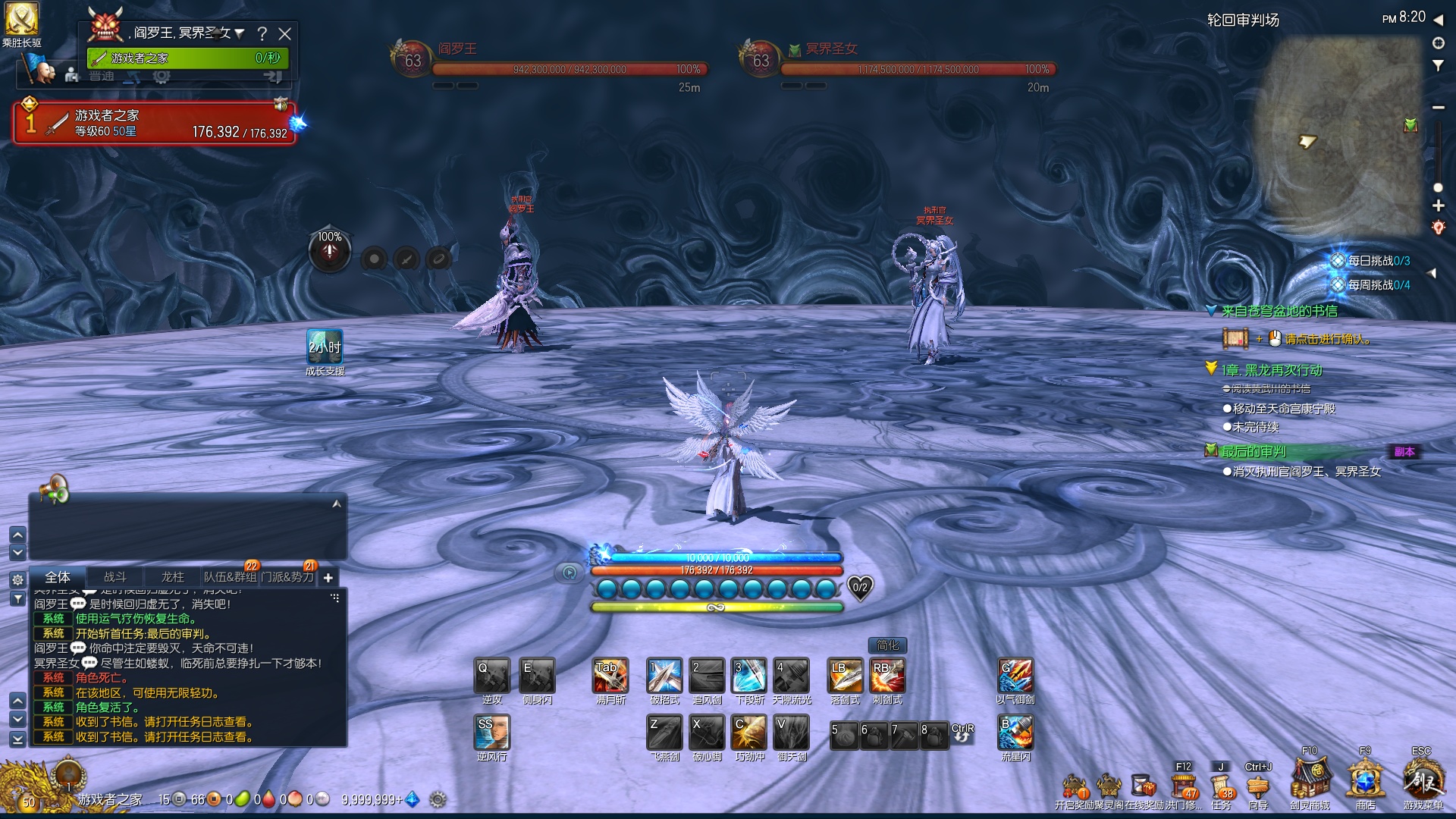Expand the boss target dropdown arrow
1456x819 pixels.
pos(240,33)
